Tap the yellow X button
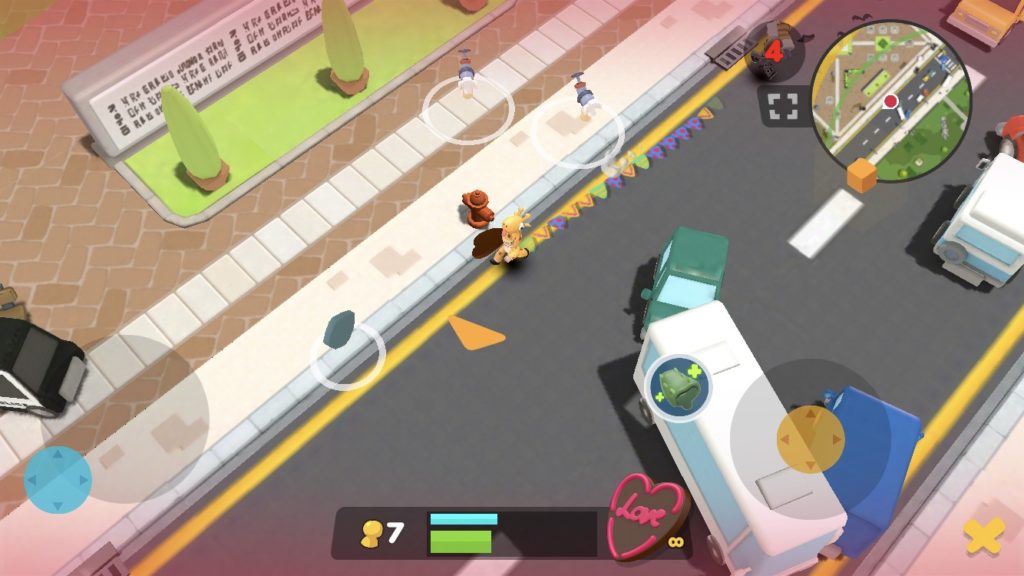Screen dimensions: 1024x576 coord(983,537)
